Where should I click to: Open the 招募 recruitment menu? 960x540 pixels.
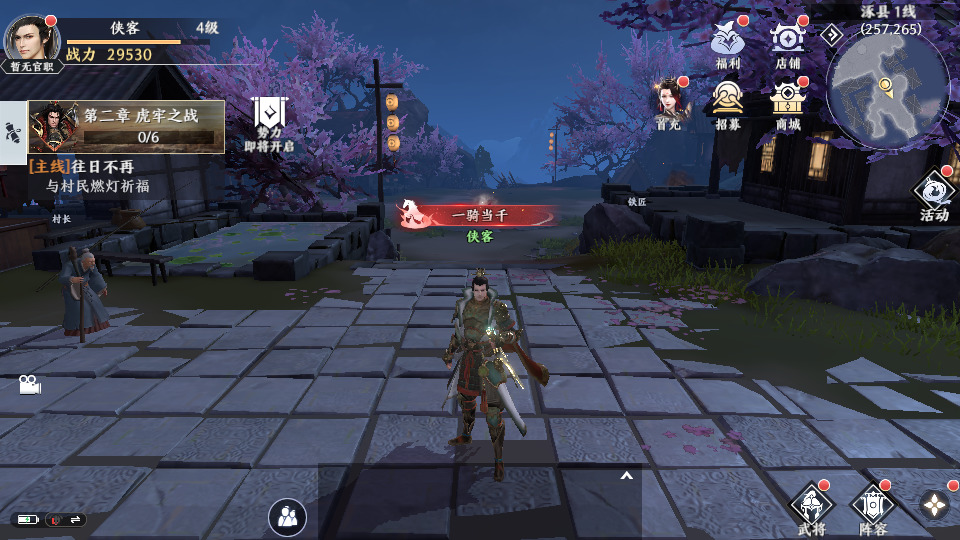click(727, 103)
